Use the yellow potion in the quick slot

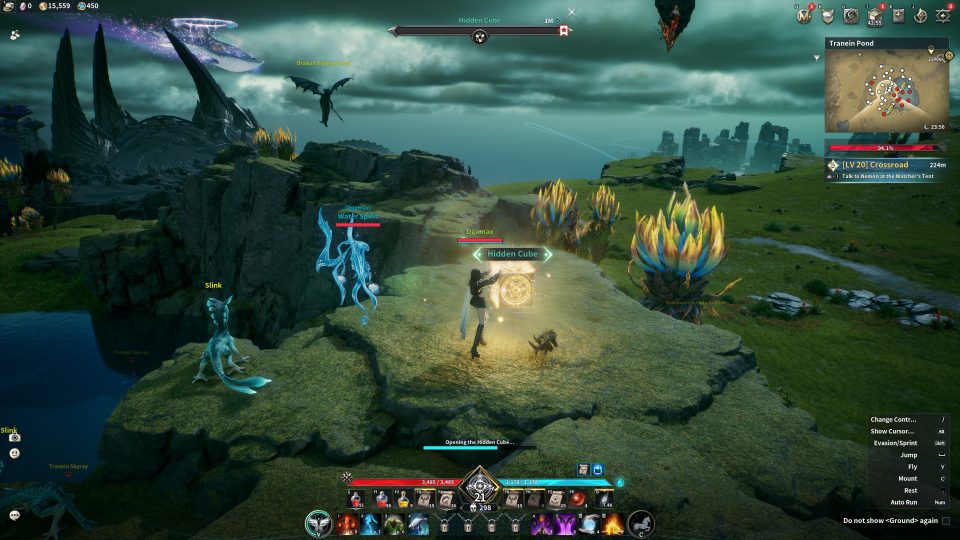point(403,499)
